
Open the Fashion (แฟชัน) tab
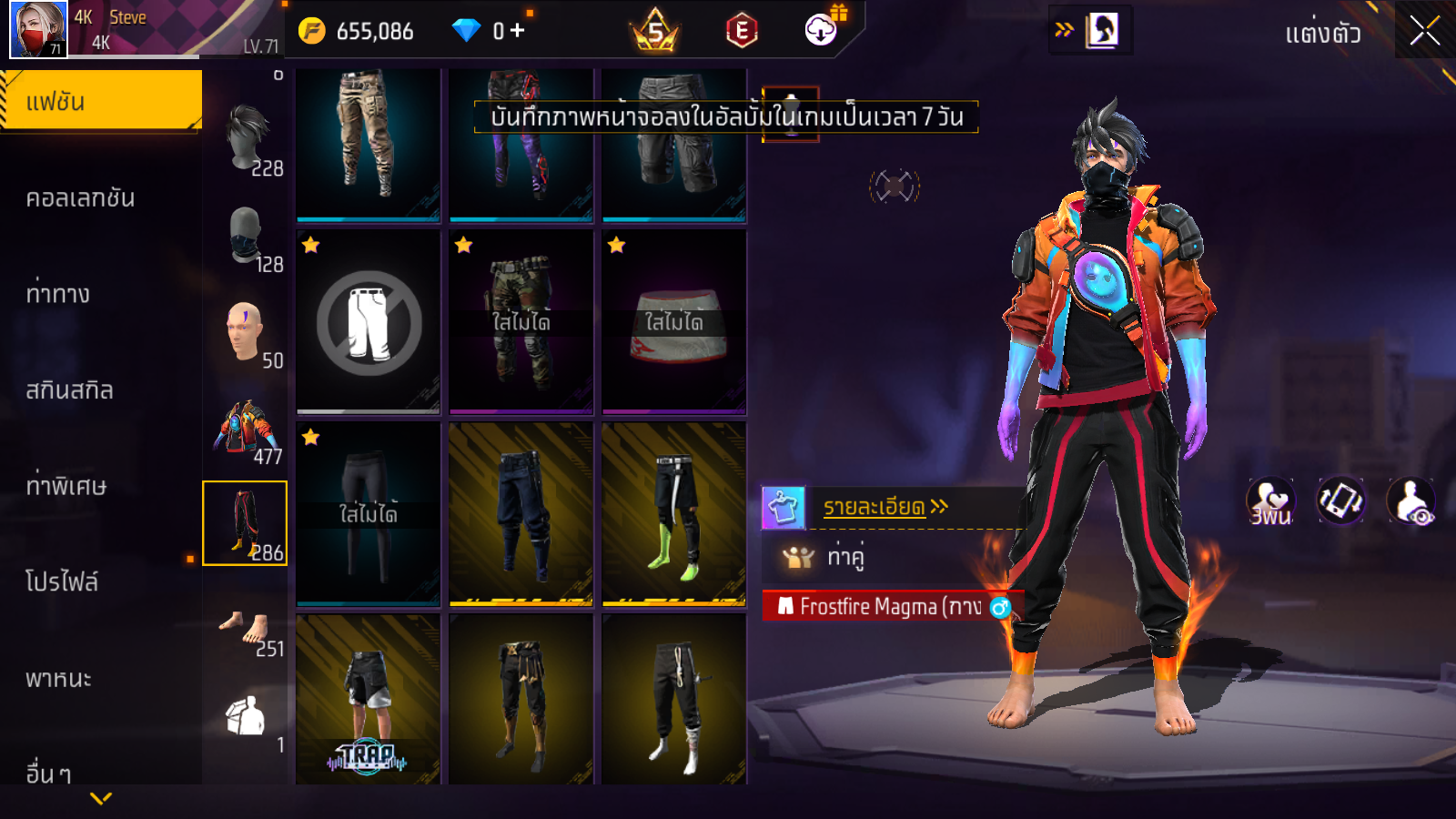pos(100,101)
